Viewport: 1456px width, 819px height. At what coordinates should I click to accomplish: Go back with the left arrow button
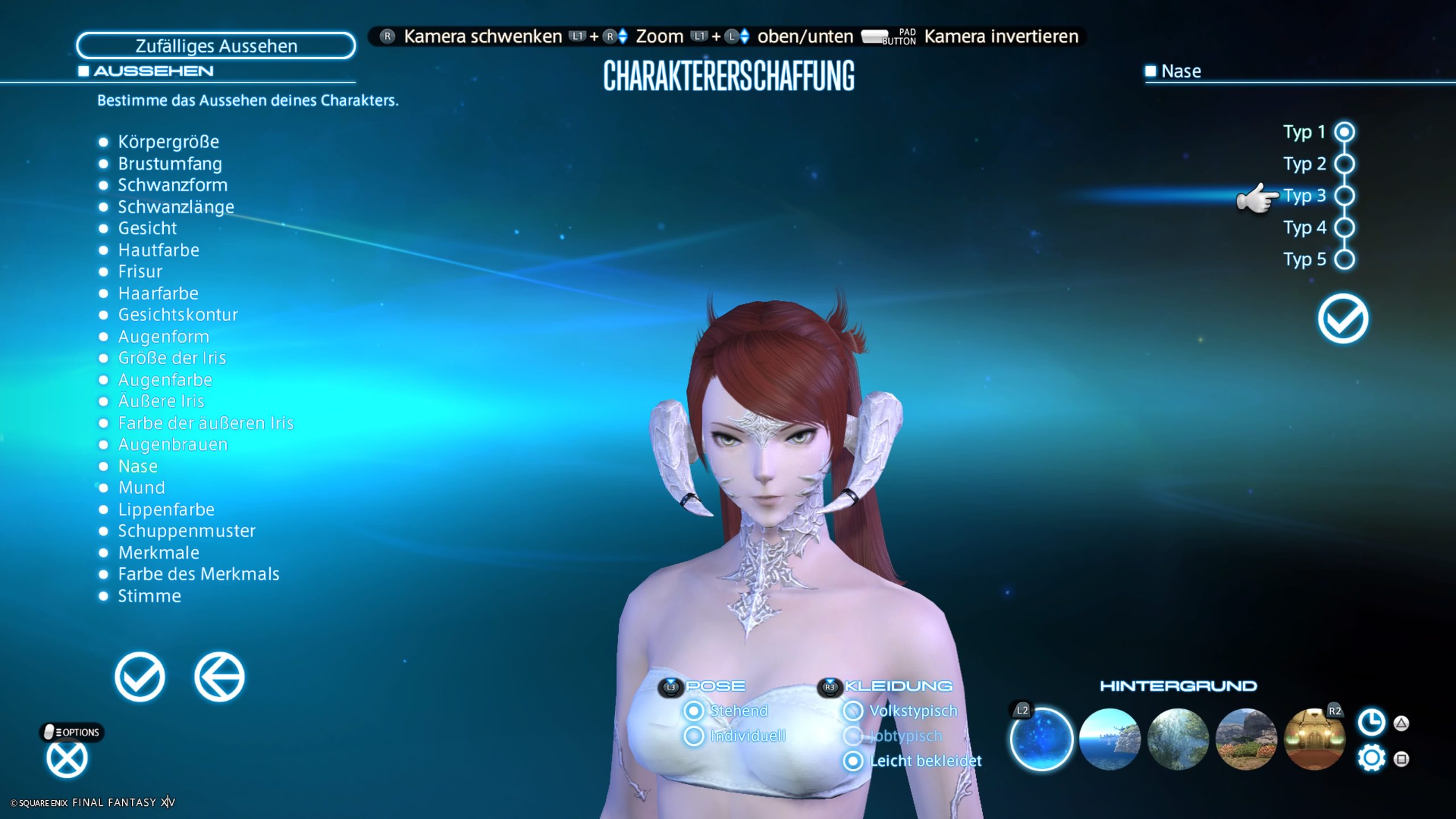coord(220,677)
